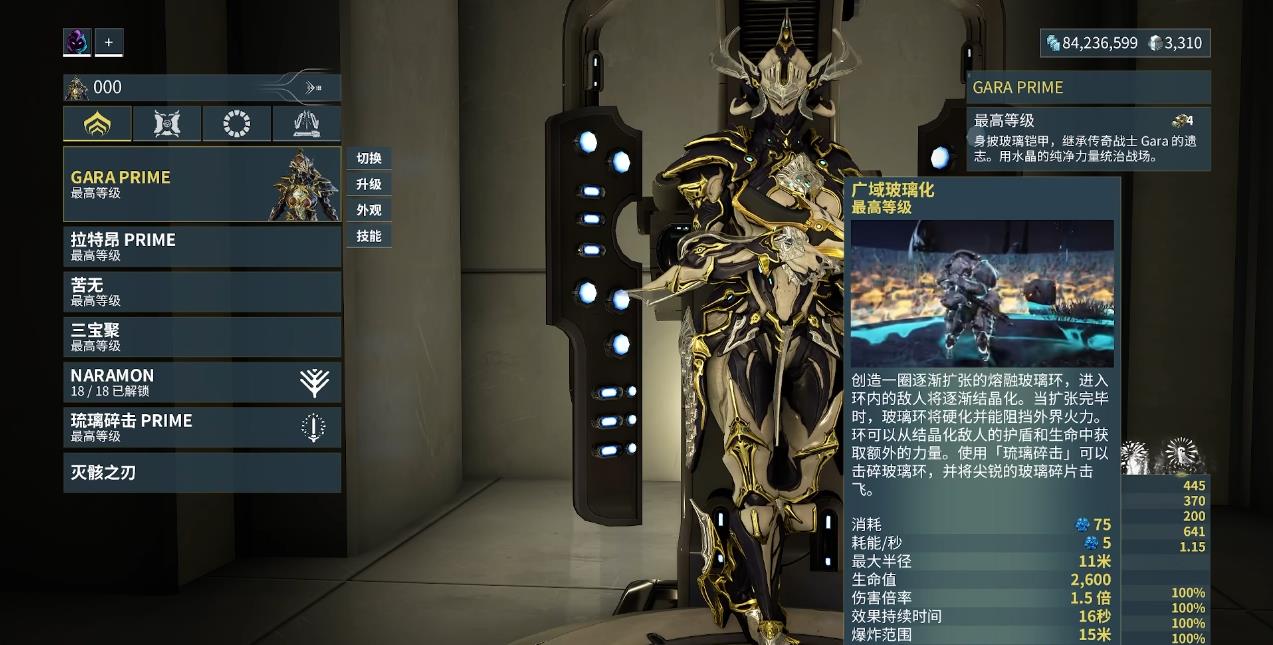Select the 拉特昂 PRIME primary weapon slot

(201, 246)
